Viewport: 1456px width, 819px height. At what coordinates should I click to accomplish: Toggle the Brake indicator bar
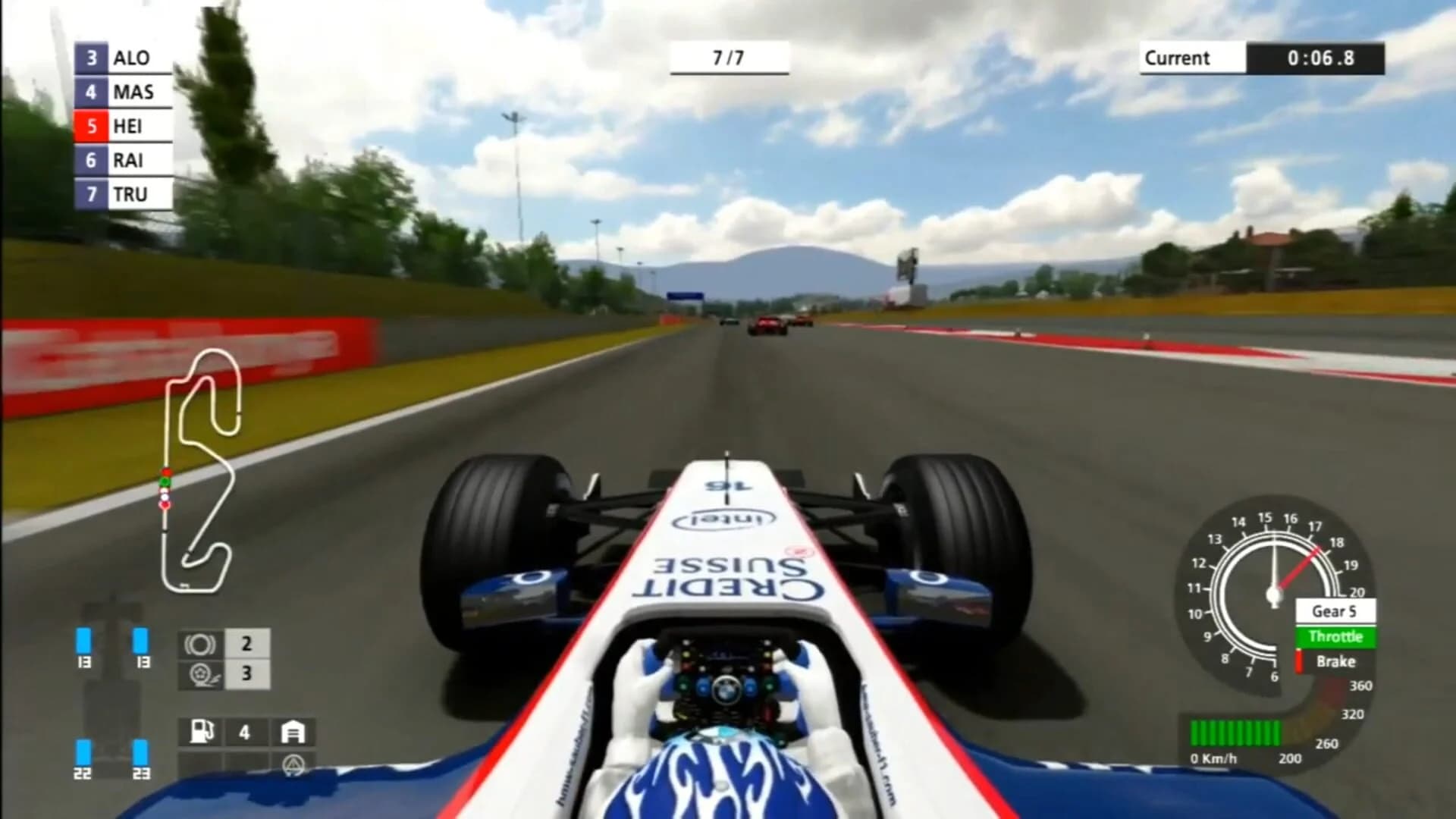[x=1335, y=661]
